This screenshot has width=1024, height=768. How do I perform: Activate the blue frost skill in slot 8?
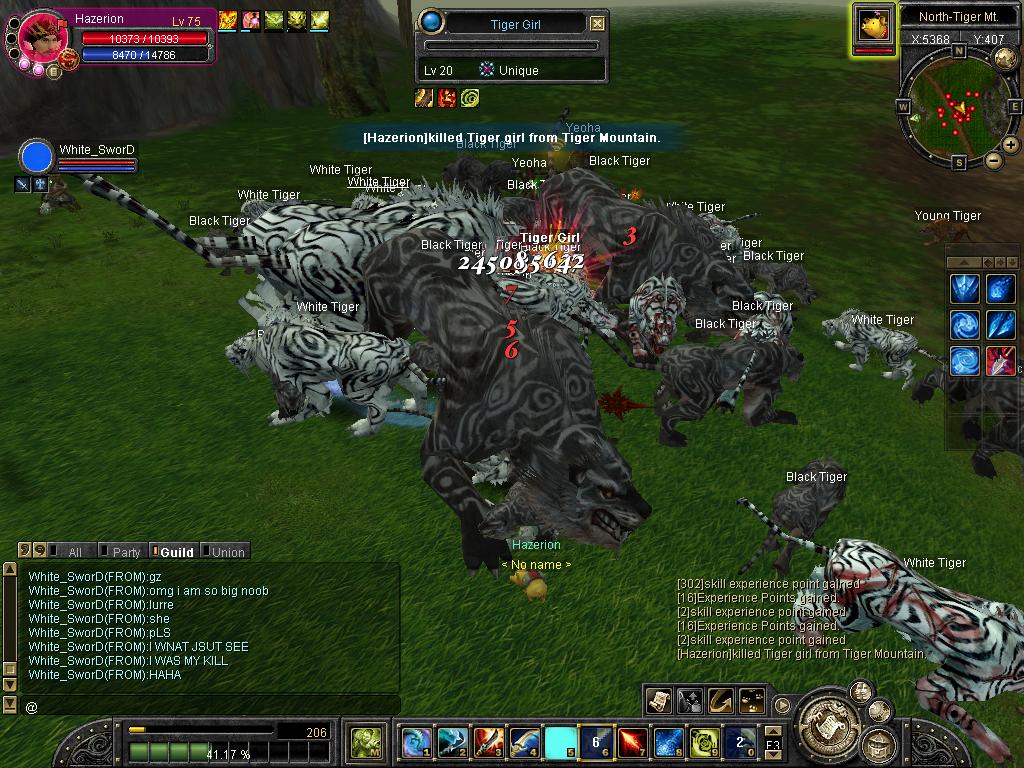coord(668,743)
